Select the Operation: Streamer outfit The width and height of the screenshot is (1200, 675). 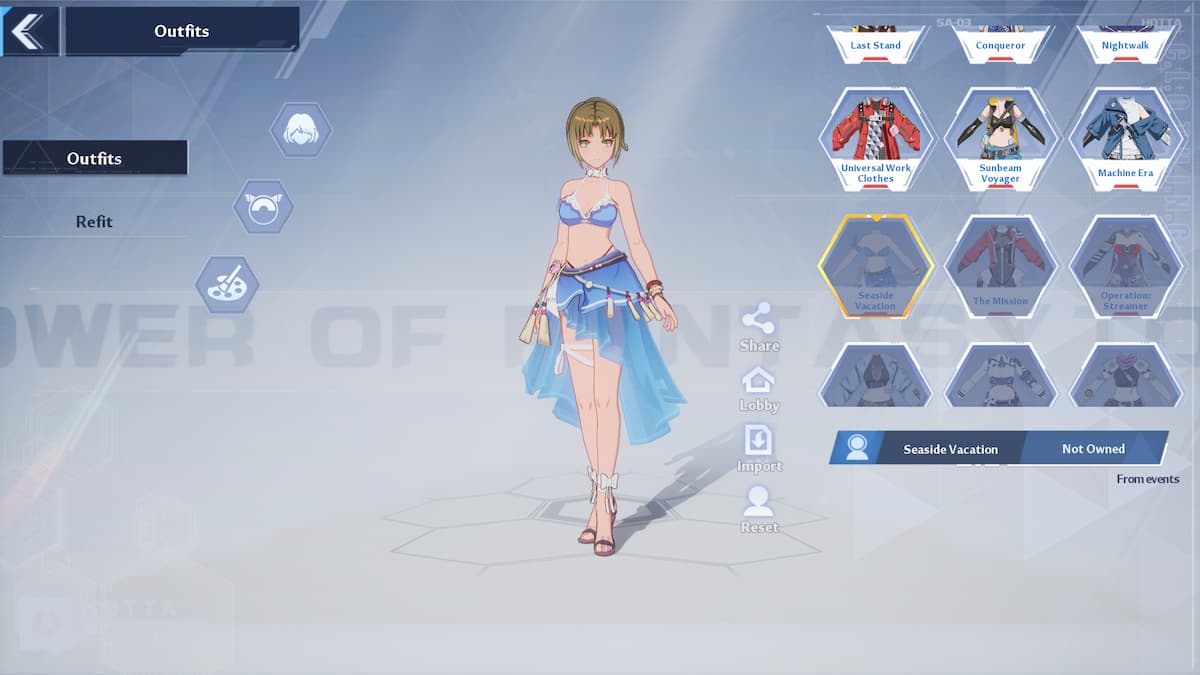click(x=1125, y=265)
